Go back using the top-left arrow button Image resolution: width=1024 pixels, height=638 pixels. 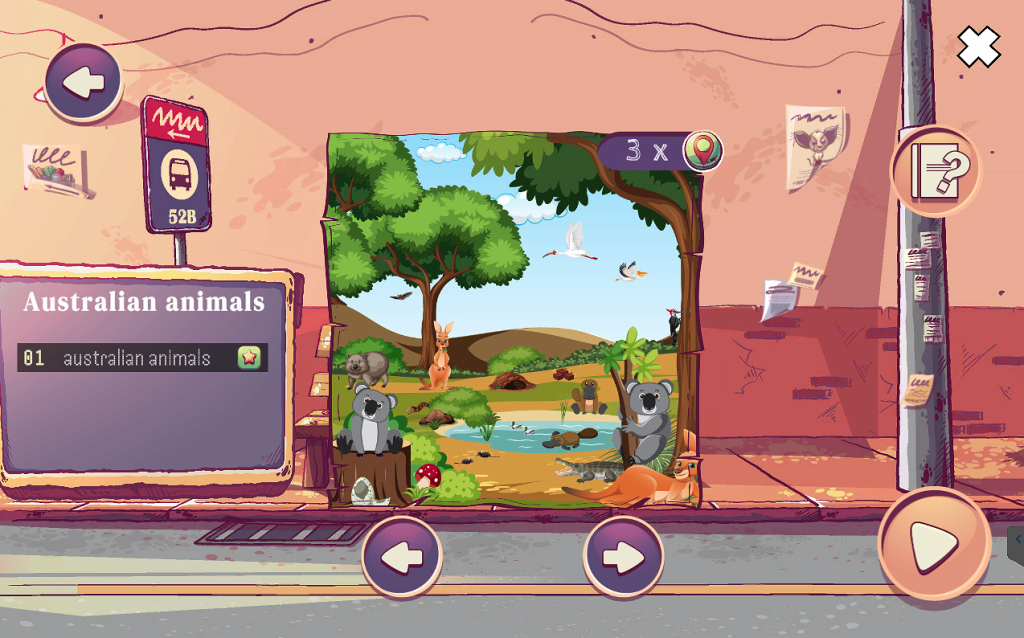coord(83,82)
